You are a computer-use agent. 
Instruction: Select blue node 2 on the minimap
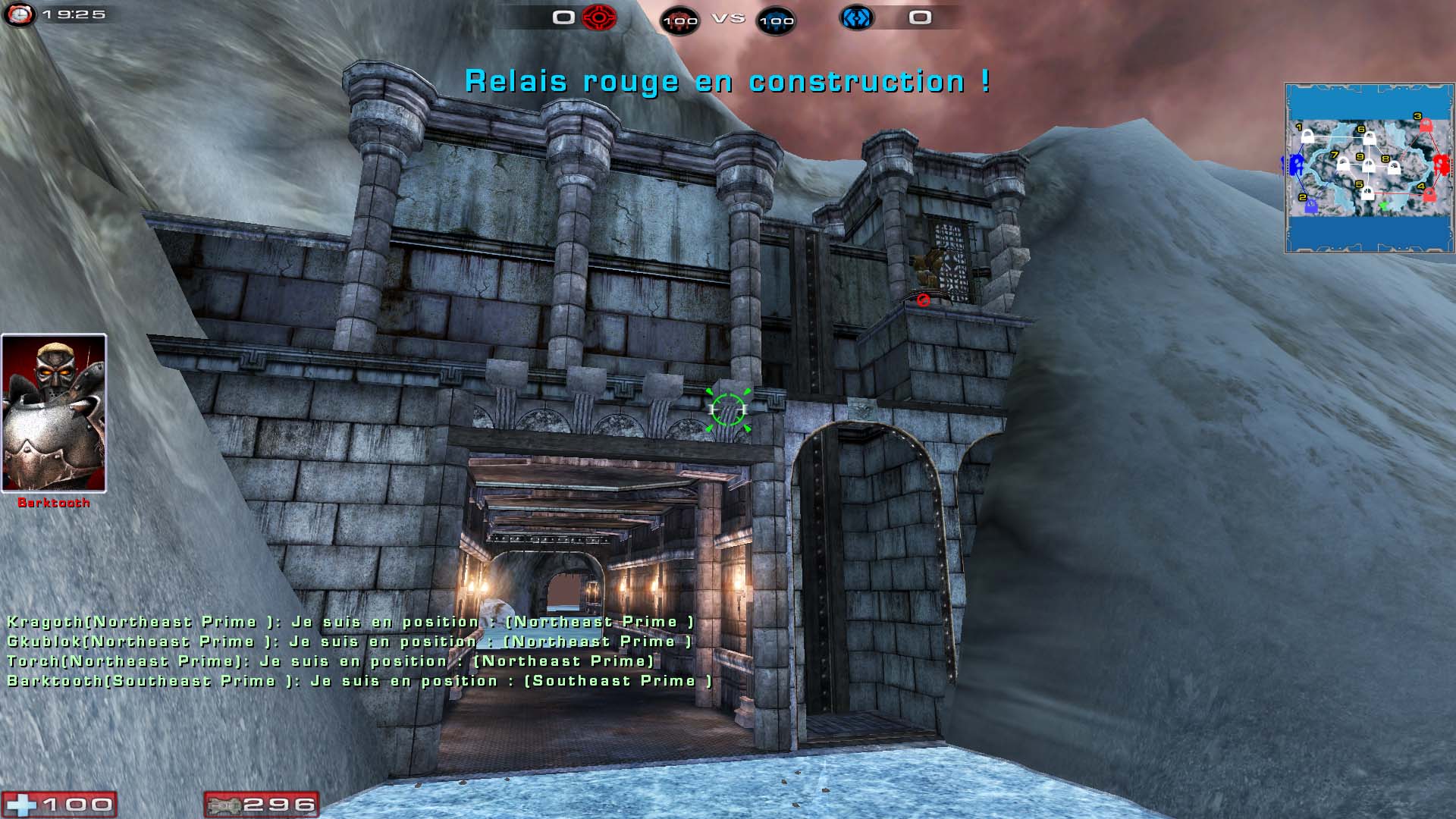click(x=1311, y=205)
